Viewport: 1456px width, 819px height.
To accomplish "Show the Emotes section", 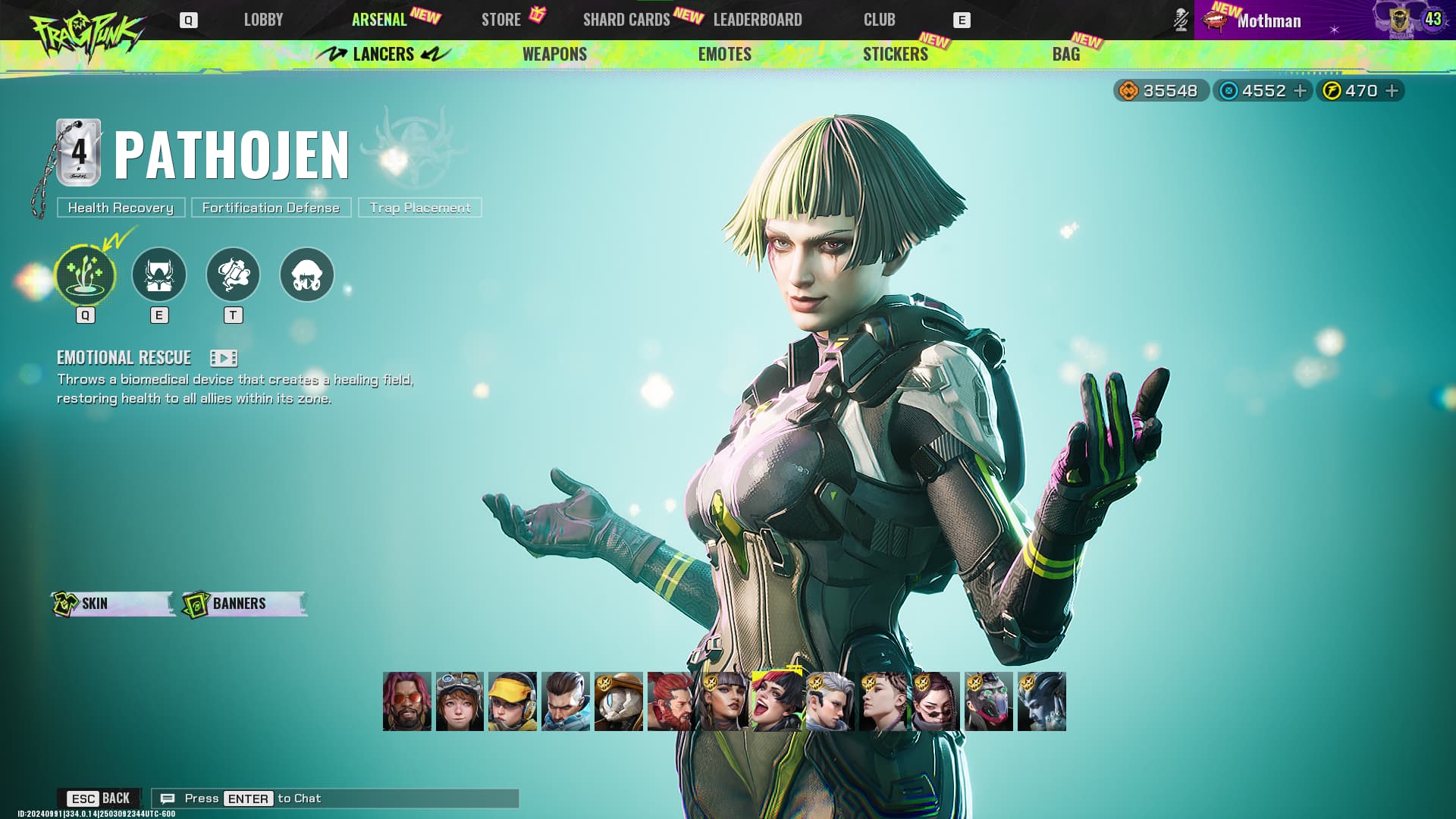I will tap(724, 54).
